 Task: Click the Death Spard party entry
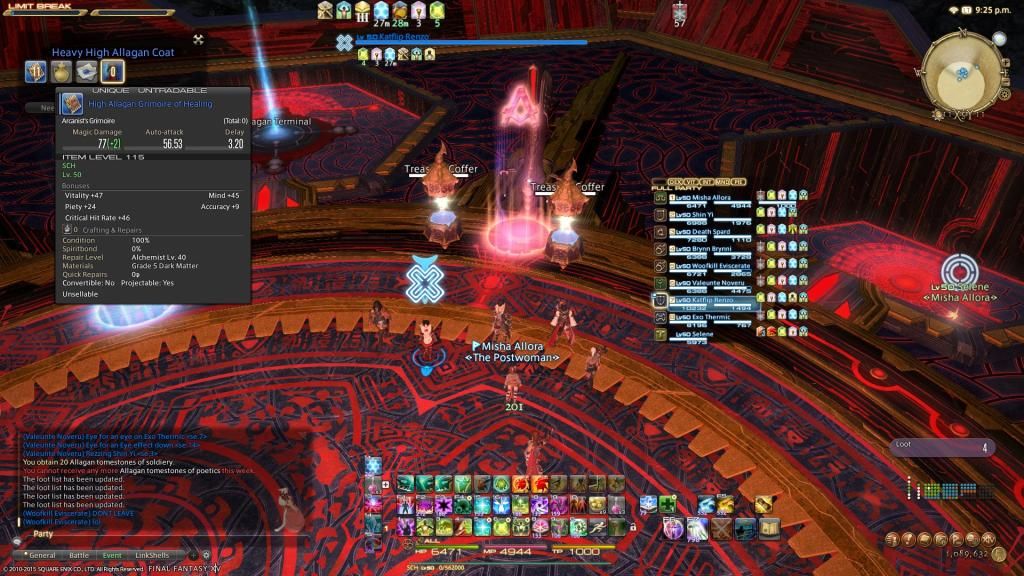[x=712, y=233]
